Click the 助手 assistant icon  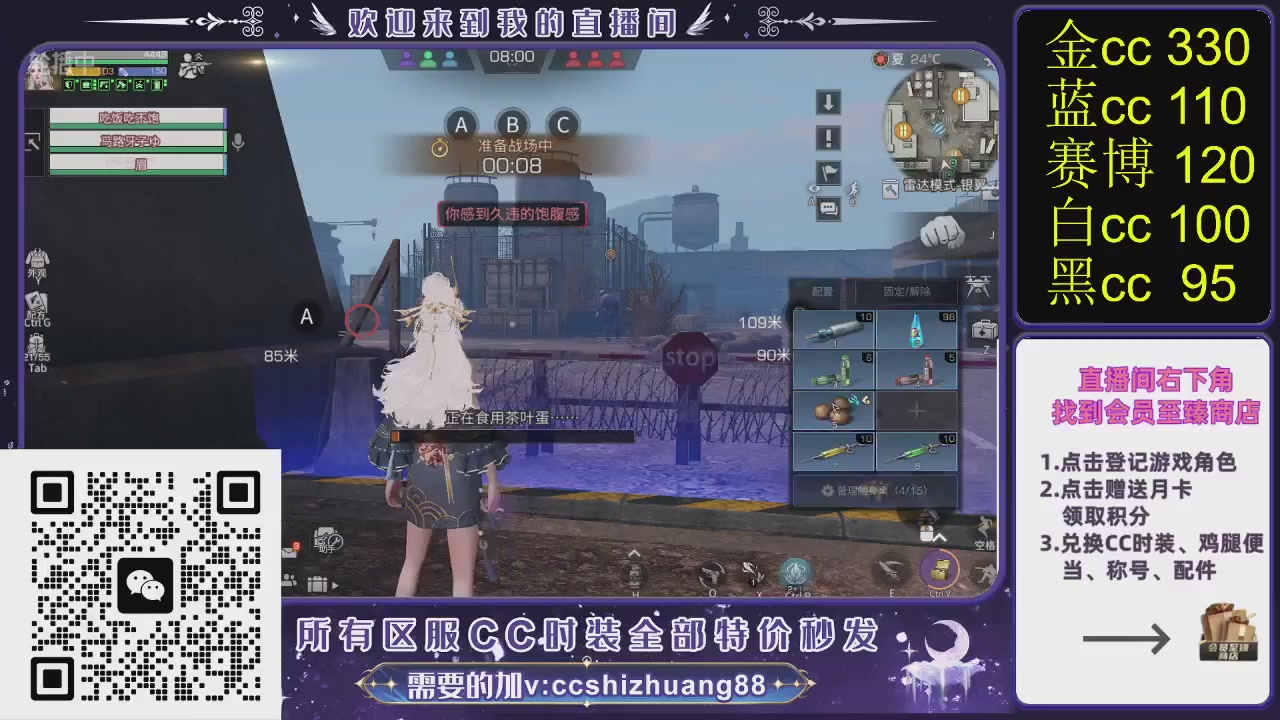click(x=328, y=539)
